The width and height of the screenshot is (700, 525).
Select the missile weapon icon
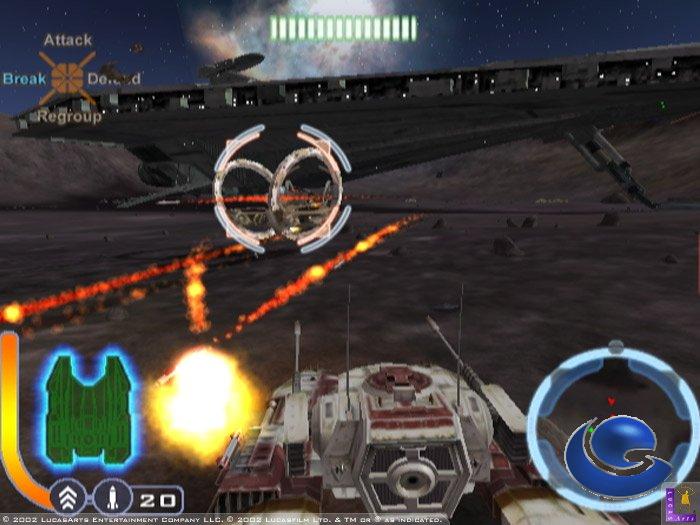117,497
